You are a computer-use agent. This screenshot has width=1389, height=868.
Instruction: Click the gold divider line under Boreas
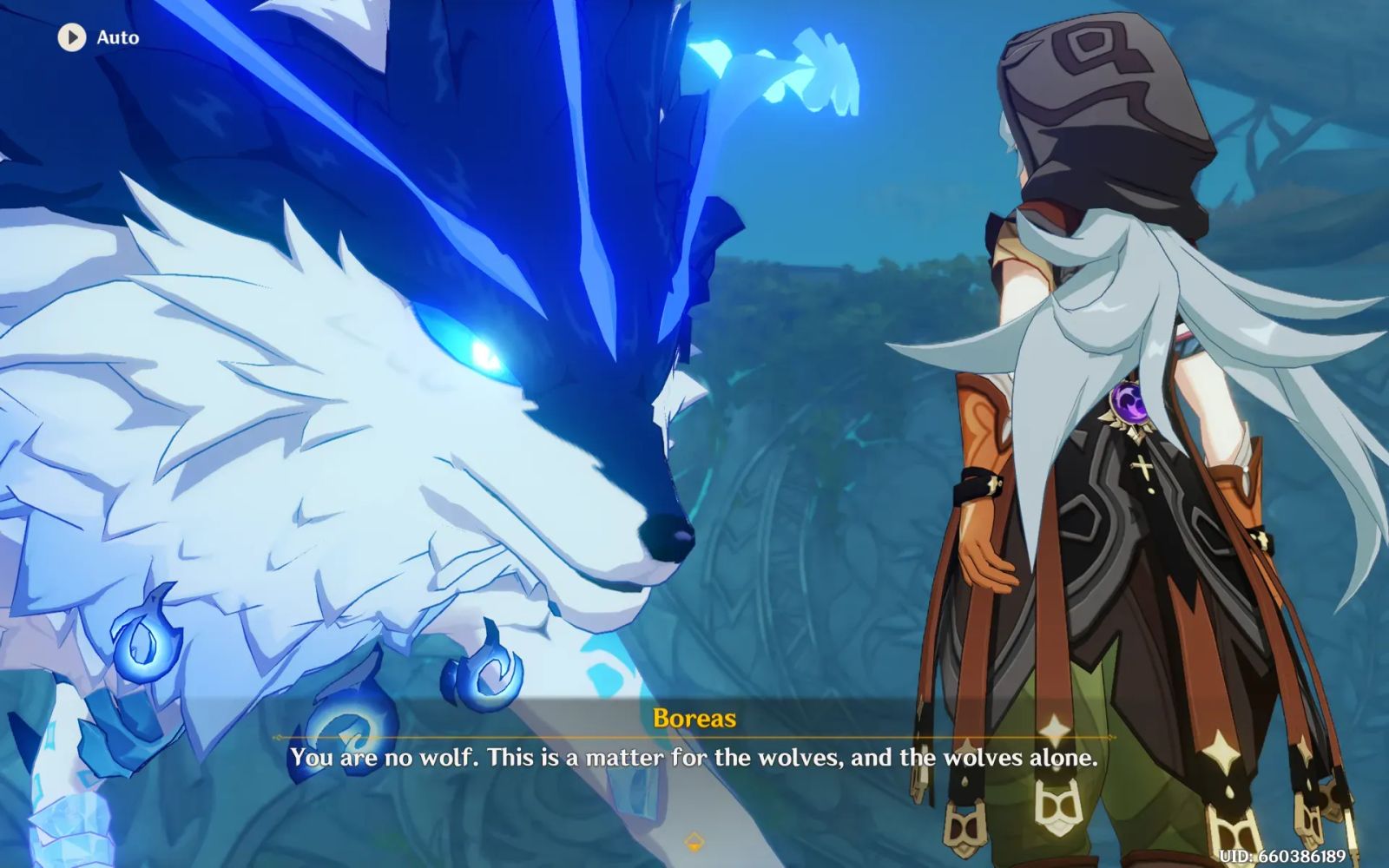(694, 738)
